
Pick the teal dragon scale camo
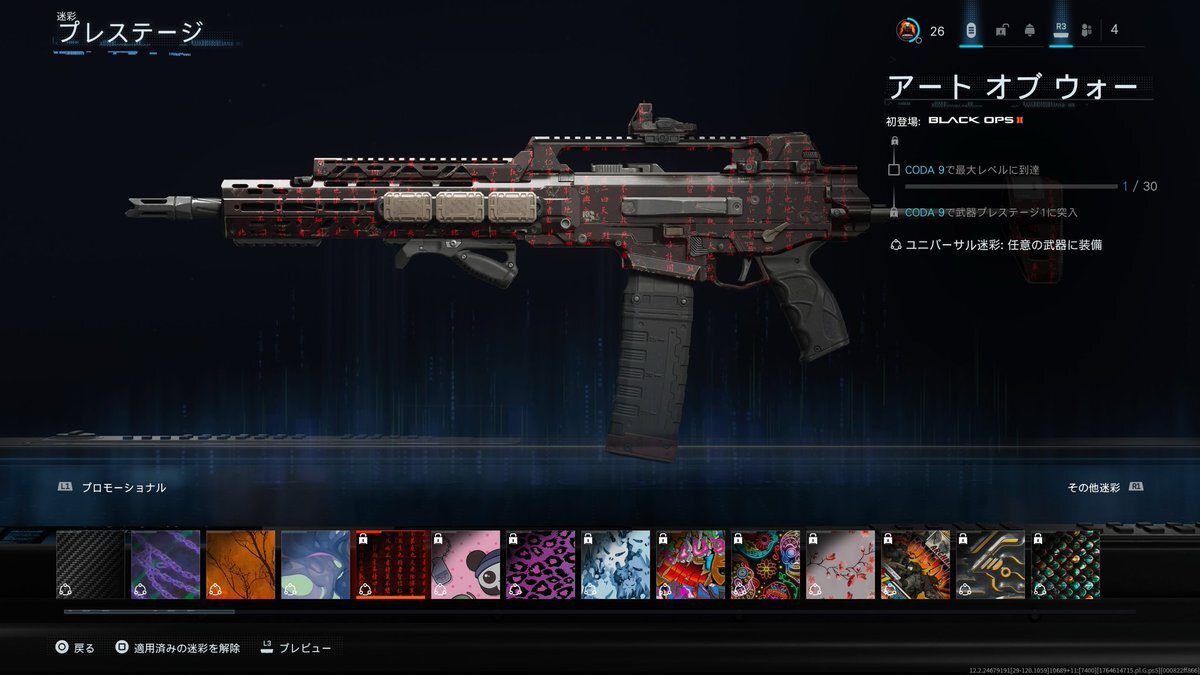(x=1066, y=565)
